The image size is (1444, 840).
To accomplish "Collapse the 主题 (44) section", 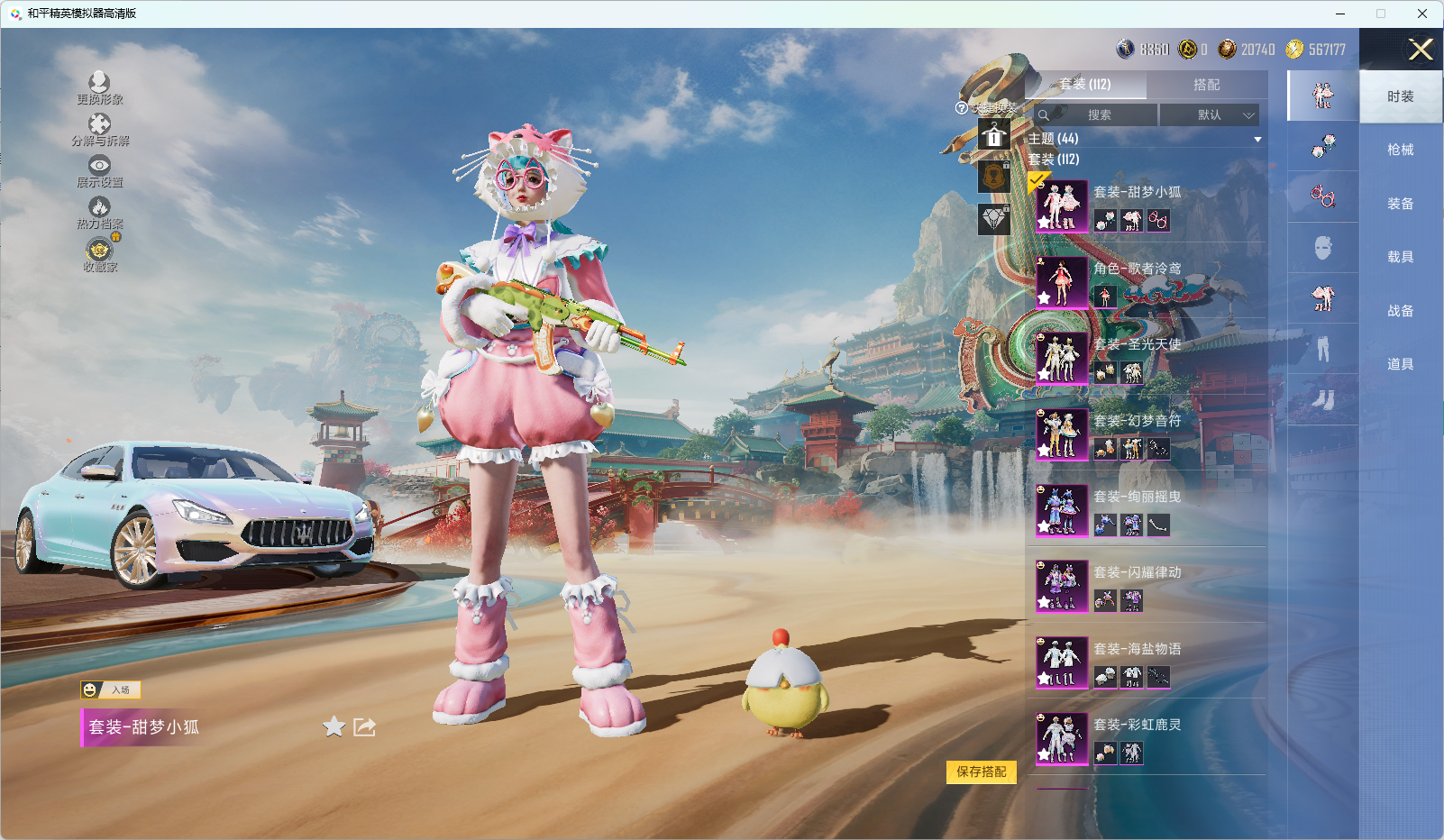I will click(x=1257, y=140).
